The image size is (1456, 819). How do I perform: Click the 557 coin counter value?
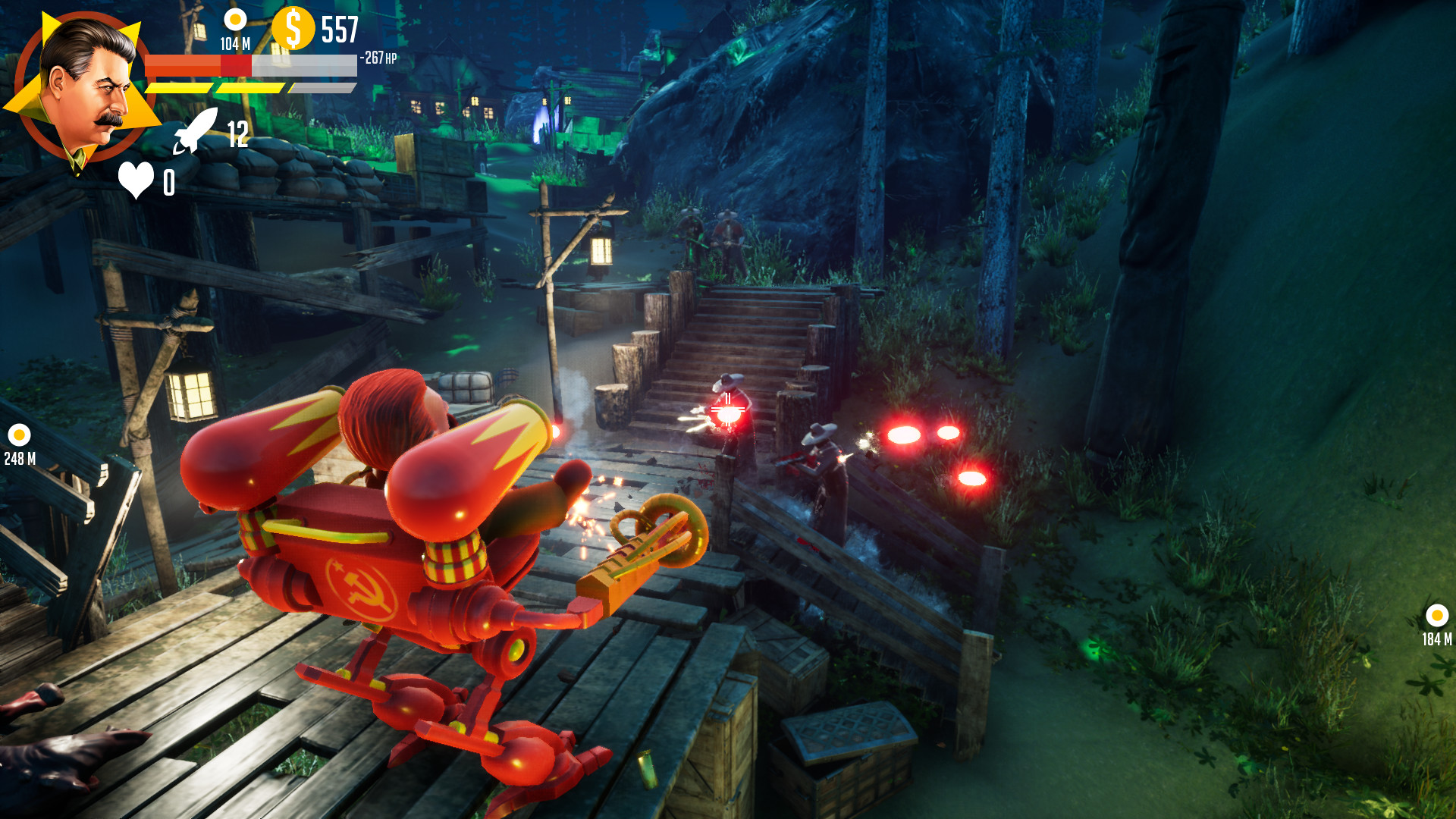(x=341, y=29)
